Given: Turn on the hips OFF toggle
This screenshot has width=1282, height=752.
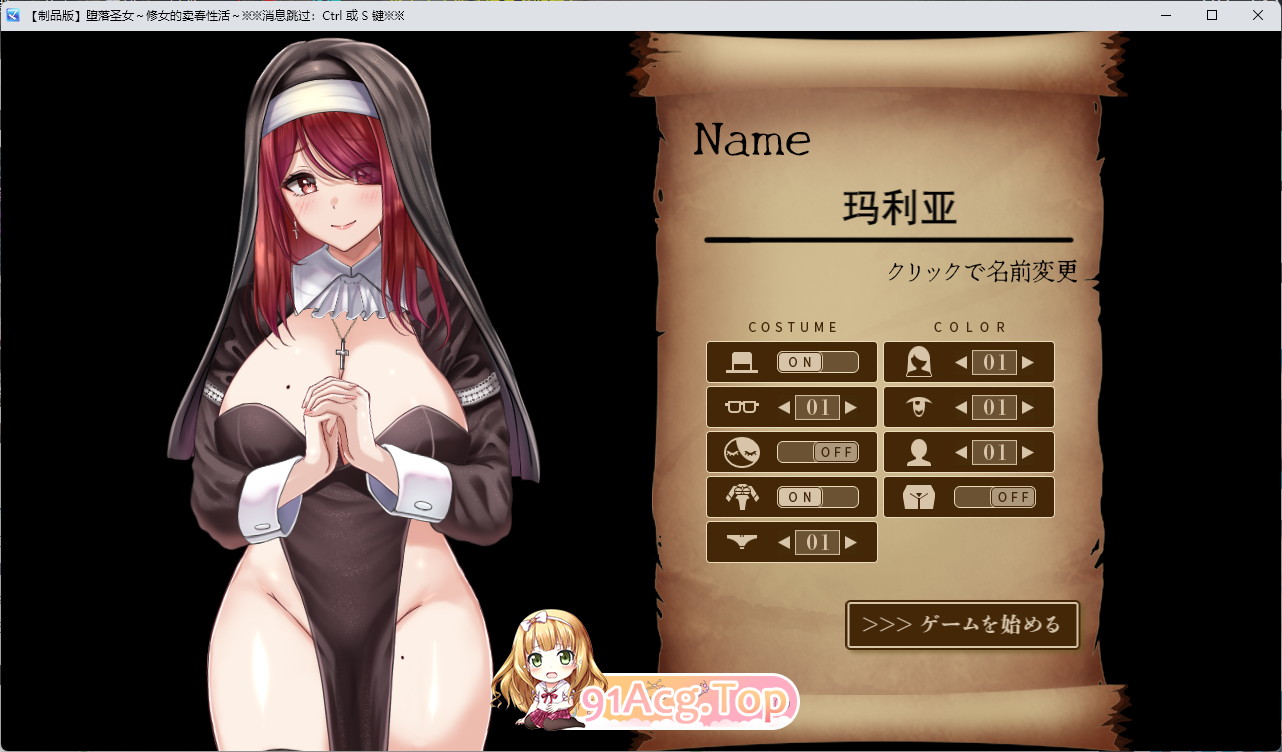Looking at the screenshot, I should pyautogui.click(x=995, y=497).
